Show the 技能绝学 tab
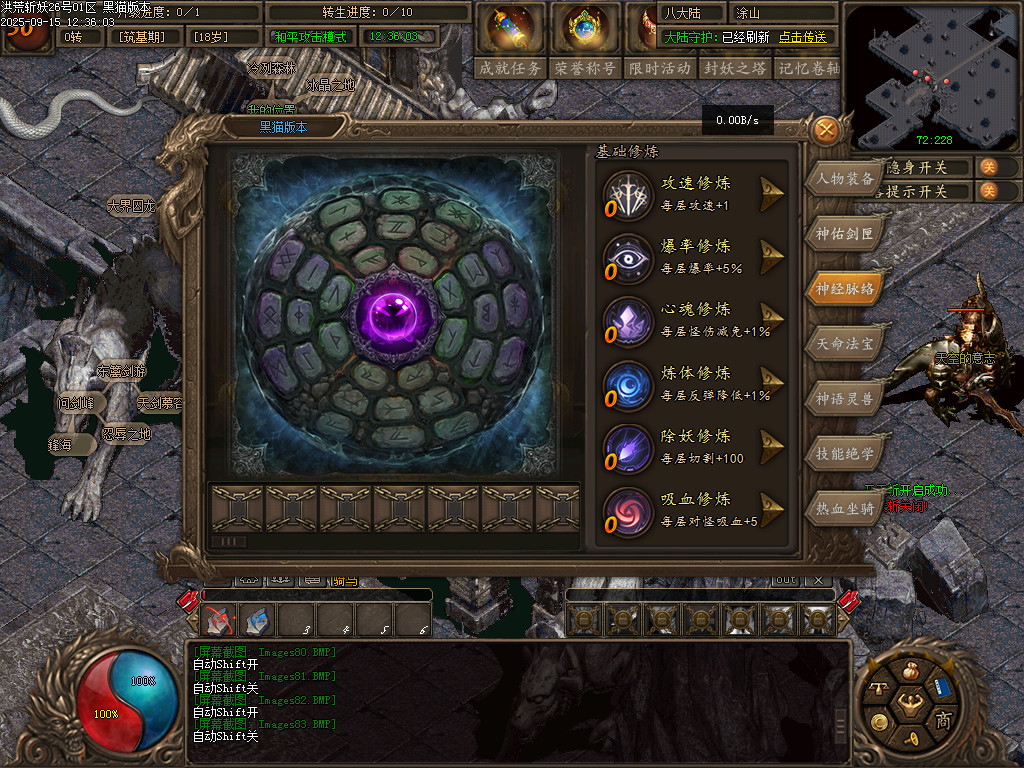The image size is (1024, 768). click(x=845, y=453)
